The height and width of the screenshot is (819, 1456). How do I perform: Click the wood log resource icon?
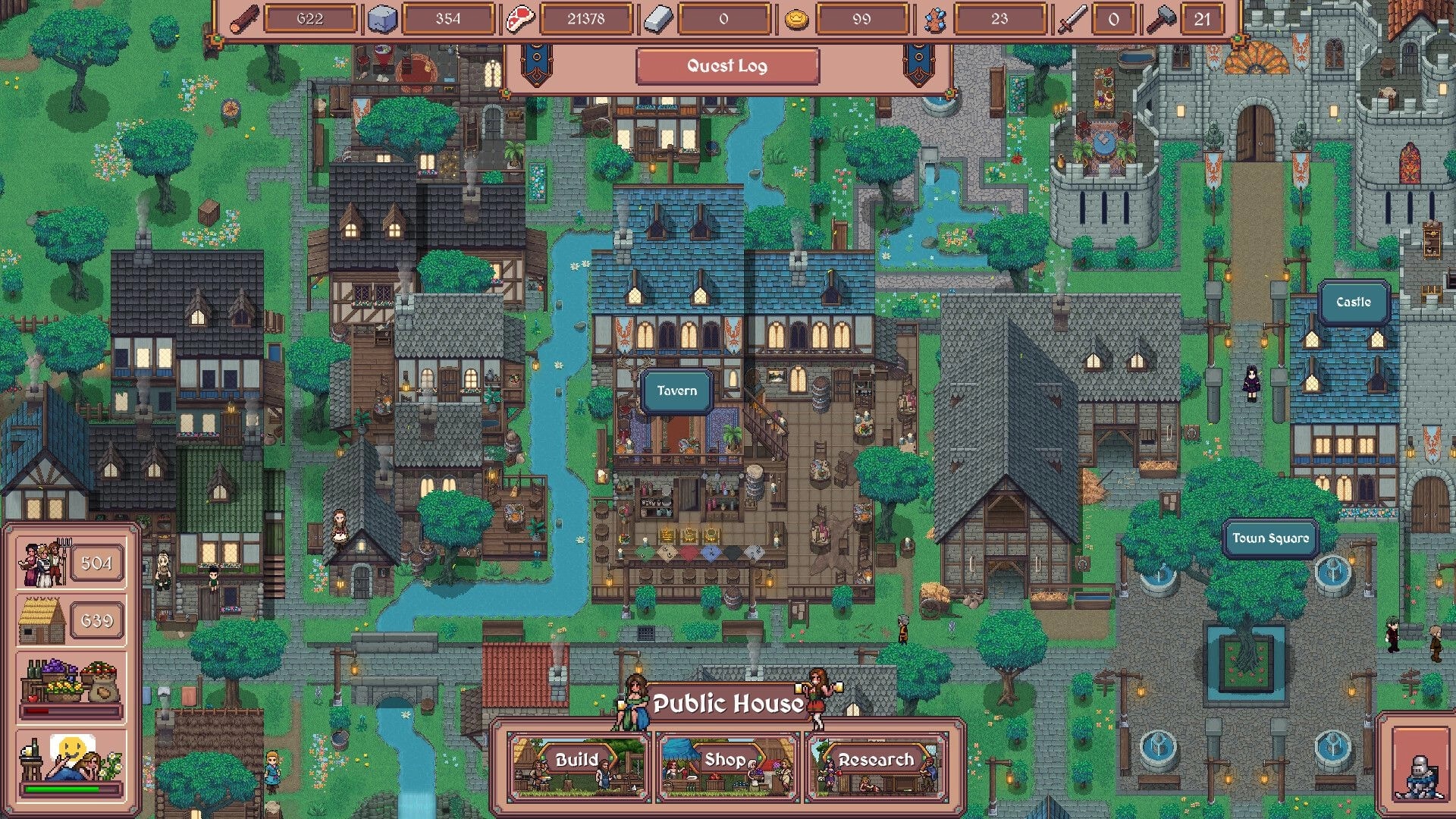pyautogui.click(x=243, y=18)
